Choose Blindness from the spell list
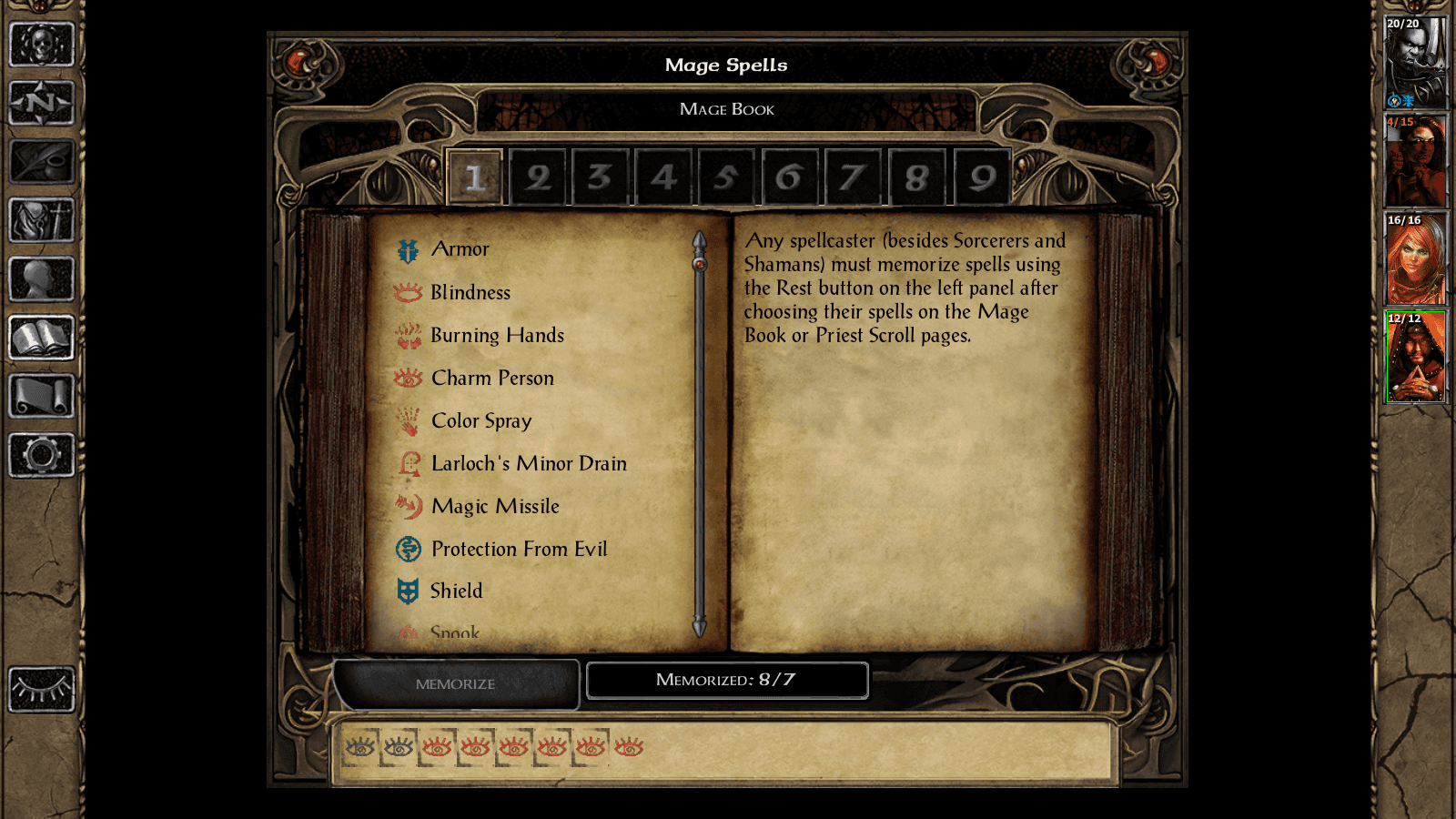1456x819 pixels. coord(470,292)
